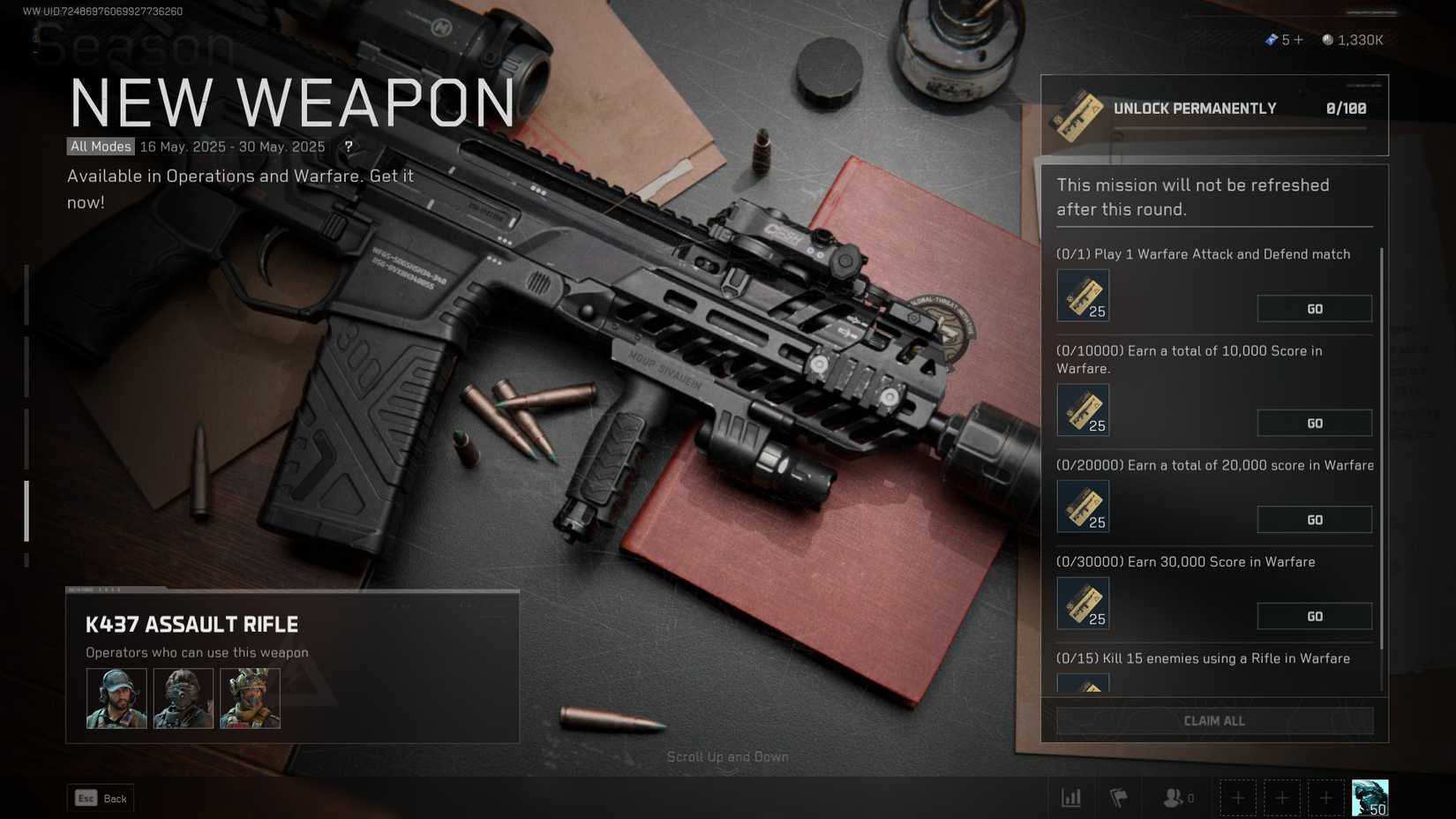Click the 25-token reward icon for Warfare match mission
The height and width of the screenshot is (819, 1456).
tap(1083, 295)
